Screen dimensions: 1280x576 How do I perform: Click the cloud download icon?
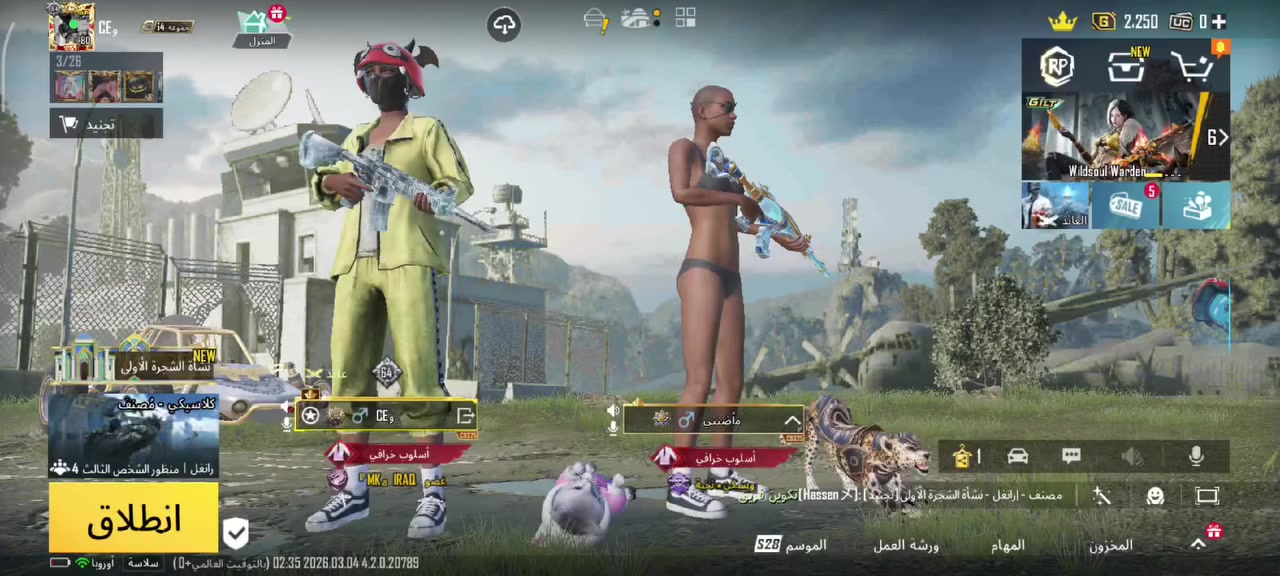coord(504,25)
